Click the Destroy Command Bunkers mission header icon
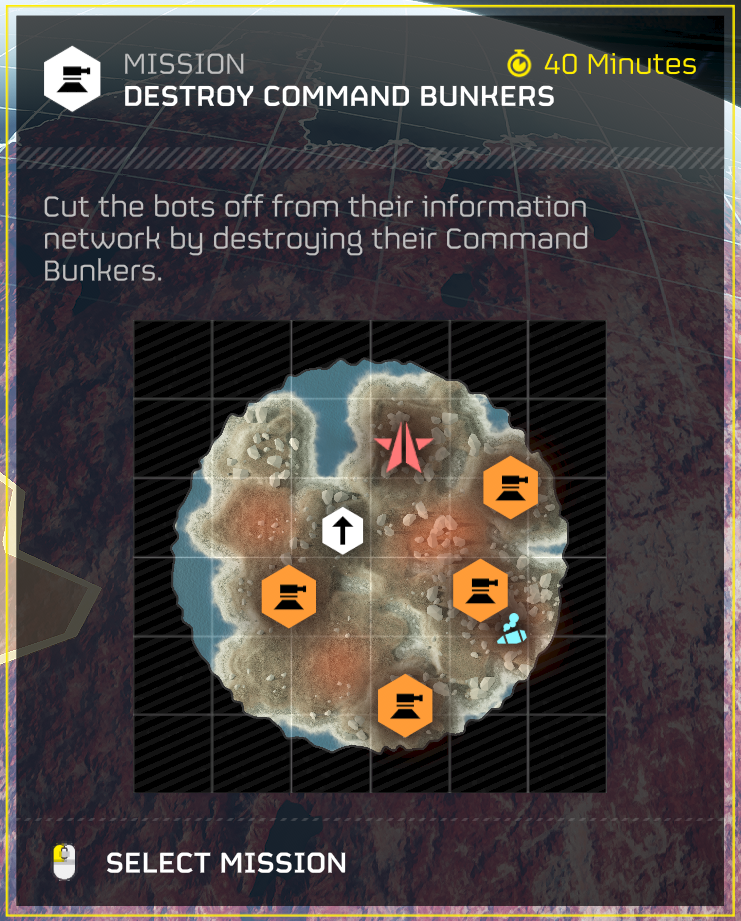 (x=72, y=80)
